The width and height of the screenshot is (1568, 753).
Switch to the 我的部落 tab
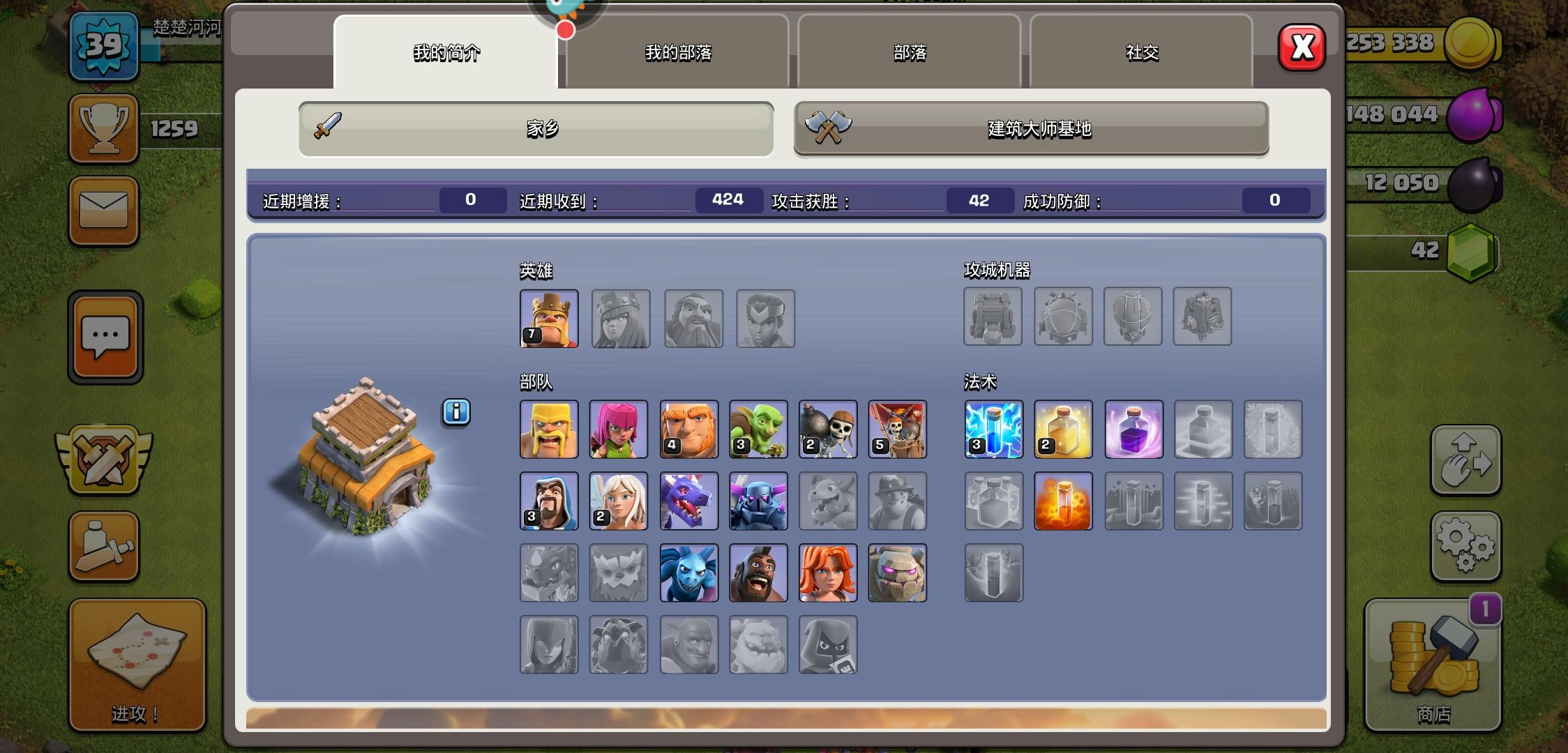click(x=678, y=53)
